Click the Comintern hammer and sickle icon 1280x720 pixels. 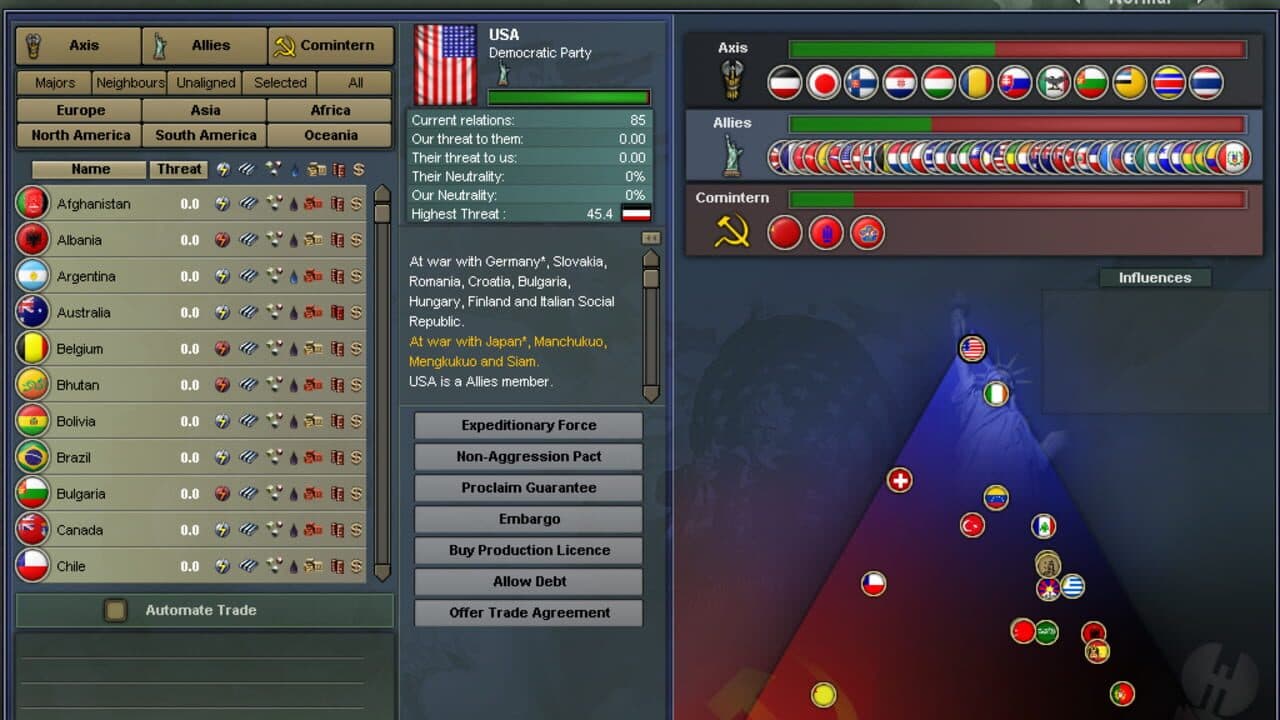pos(287,45)
